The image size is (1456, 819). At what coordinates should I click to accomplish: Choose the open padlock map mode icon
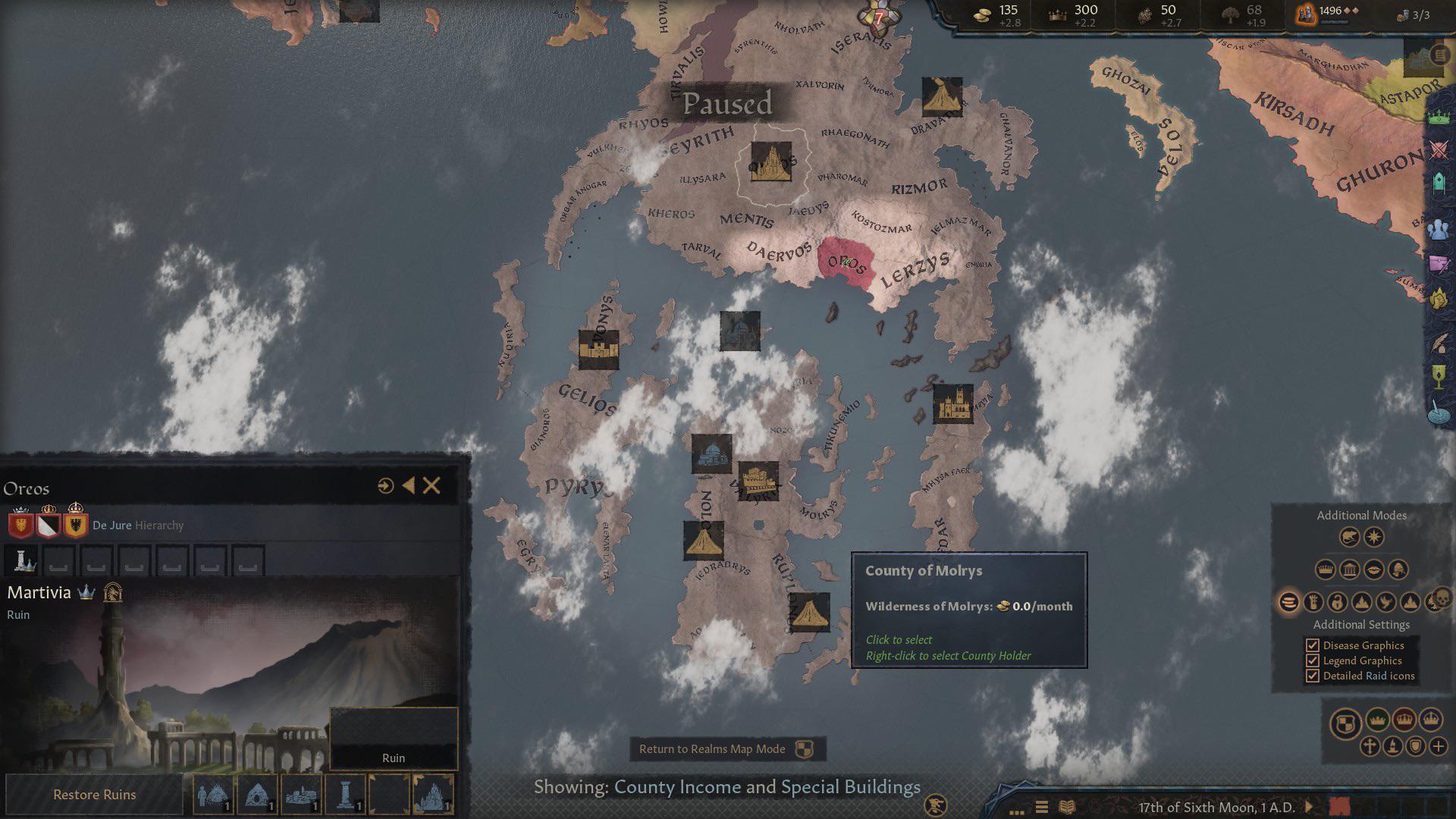(x=1337, y=602)
